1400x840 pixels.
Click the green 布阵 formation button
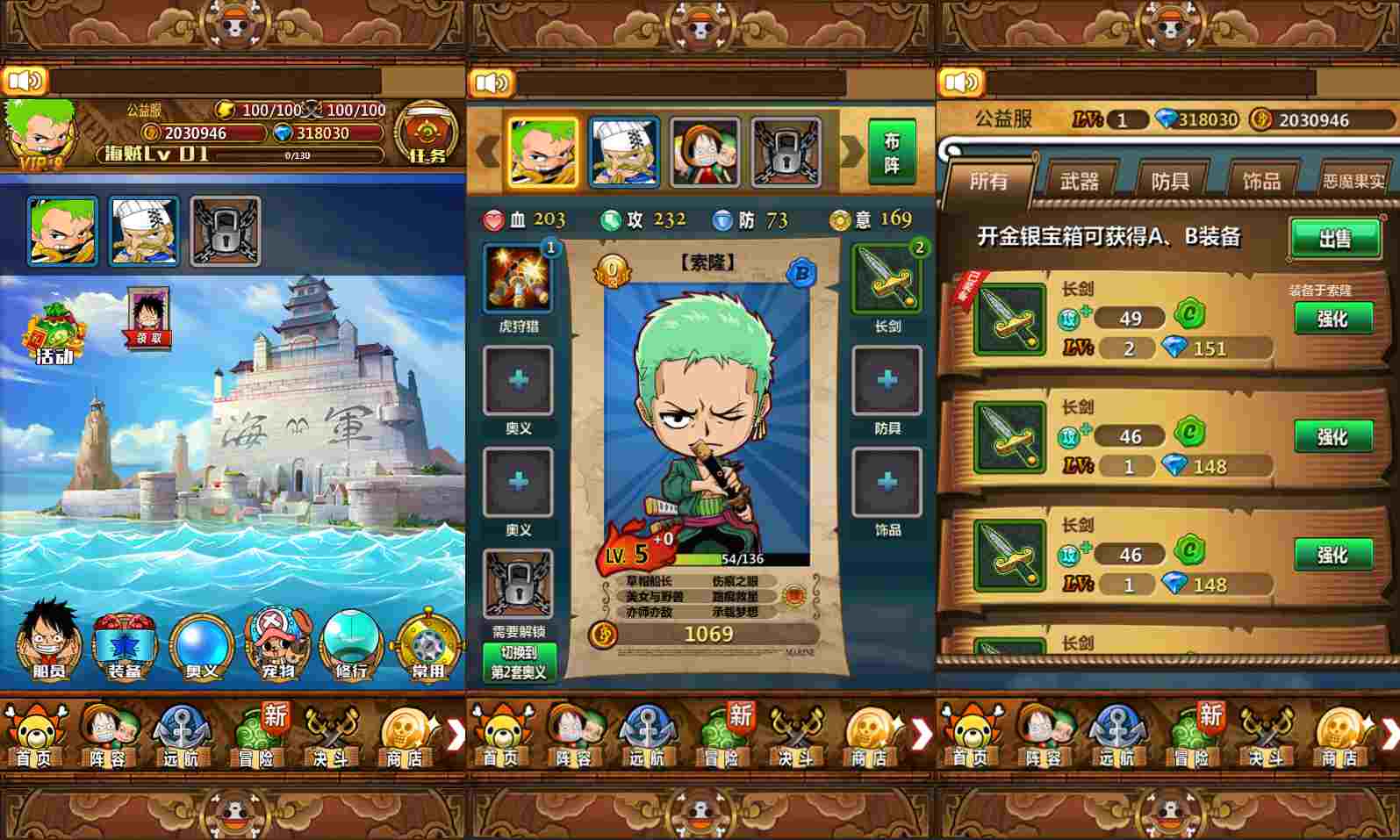pos(891,152)
